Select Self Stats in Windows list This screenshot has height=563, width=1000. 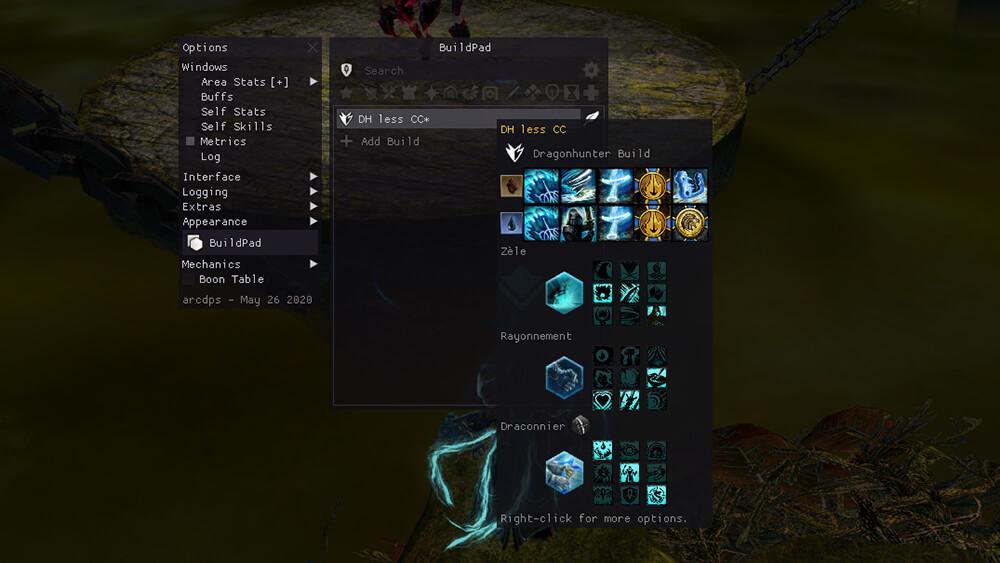pyautogui.click(x=233, y=112)
